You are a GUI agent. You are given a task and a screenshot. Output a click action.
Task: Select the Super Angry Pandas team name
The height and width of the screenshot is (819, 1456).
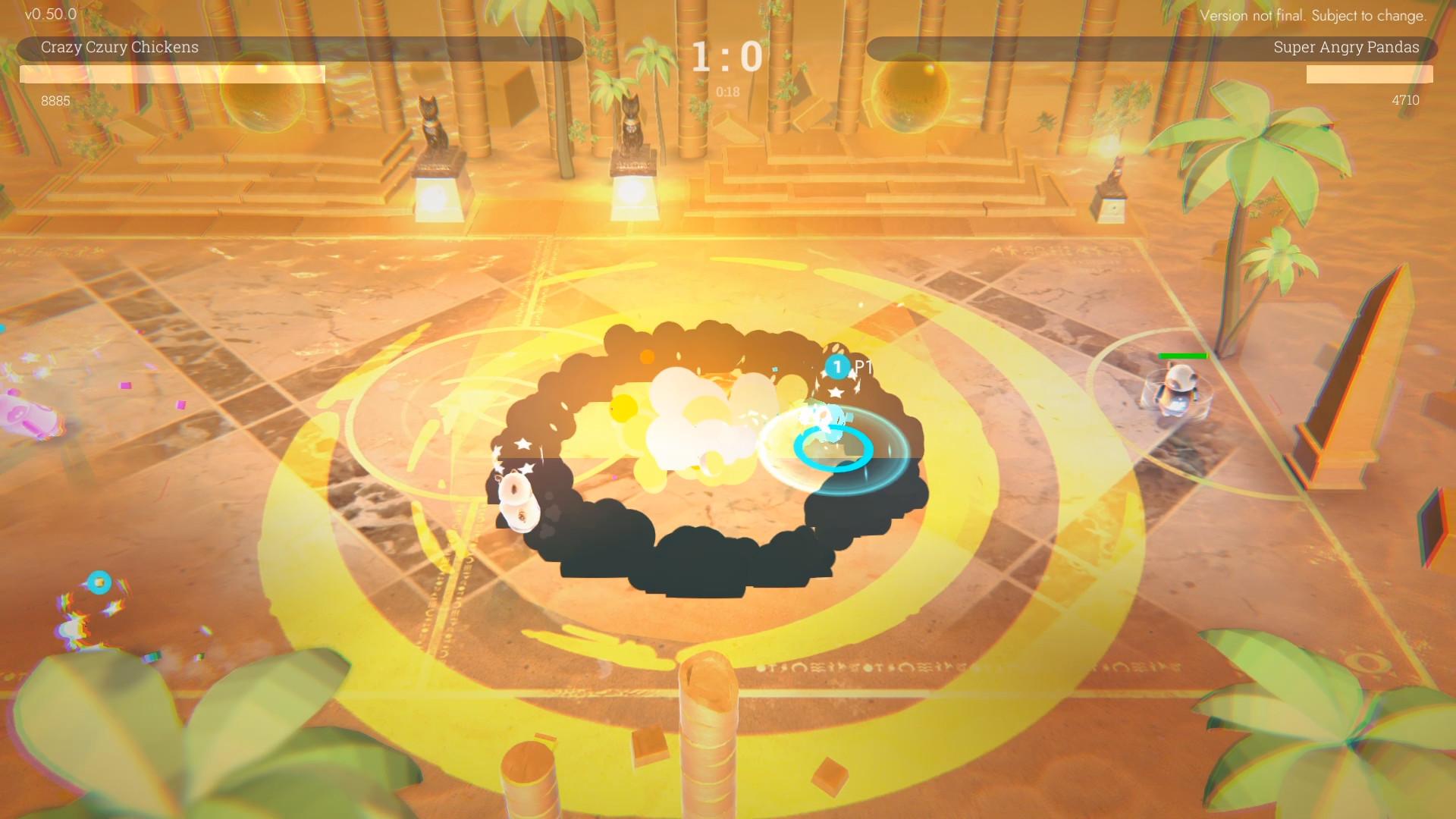[x=1346, y=47]
